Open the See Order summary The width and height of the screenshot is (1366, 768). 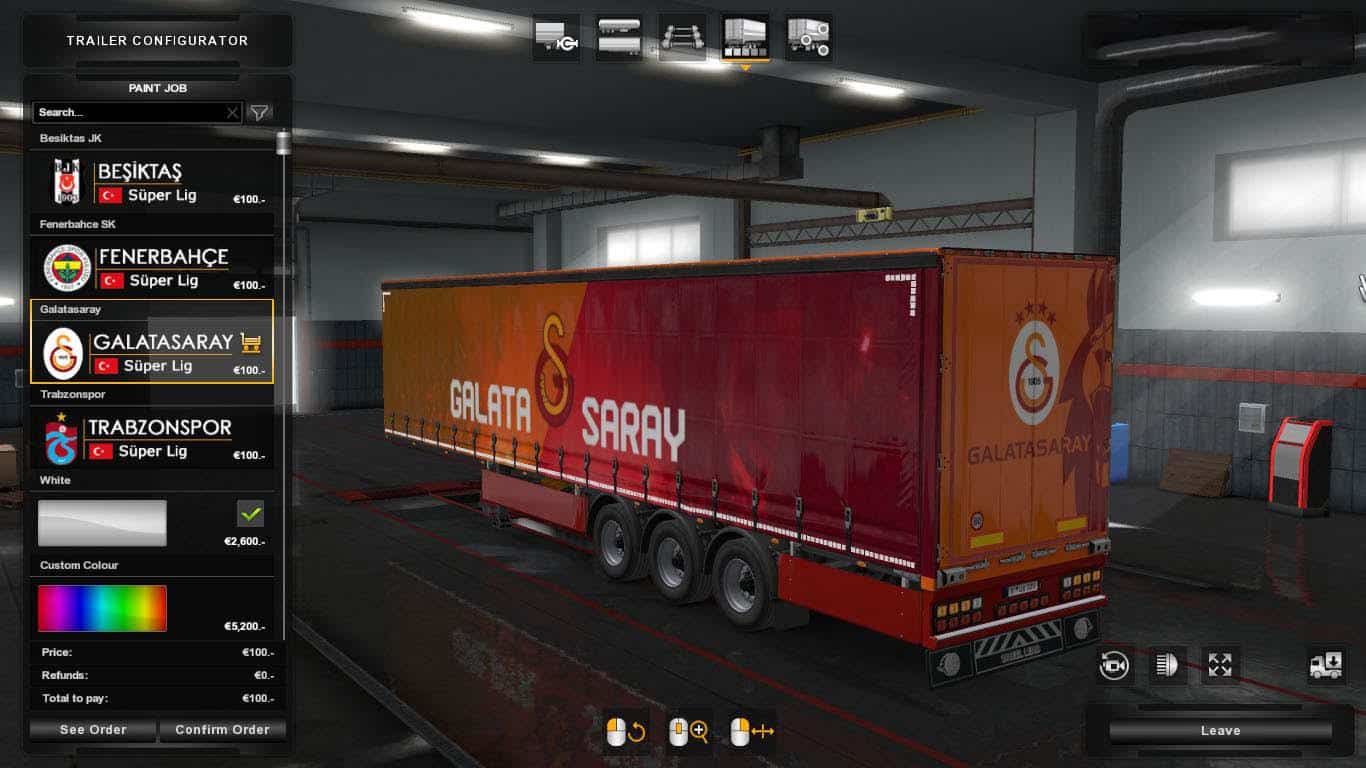(93, 730)
